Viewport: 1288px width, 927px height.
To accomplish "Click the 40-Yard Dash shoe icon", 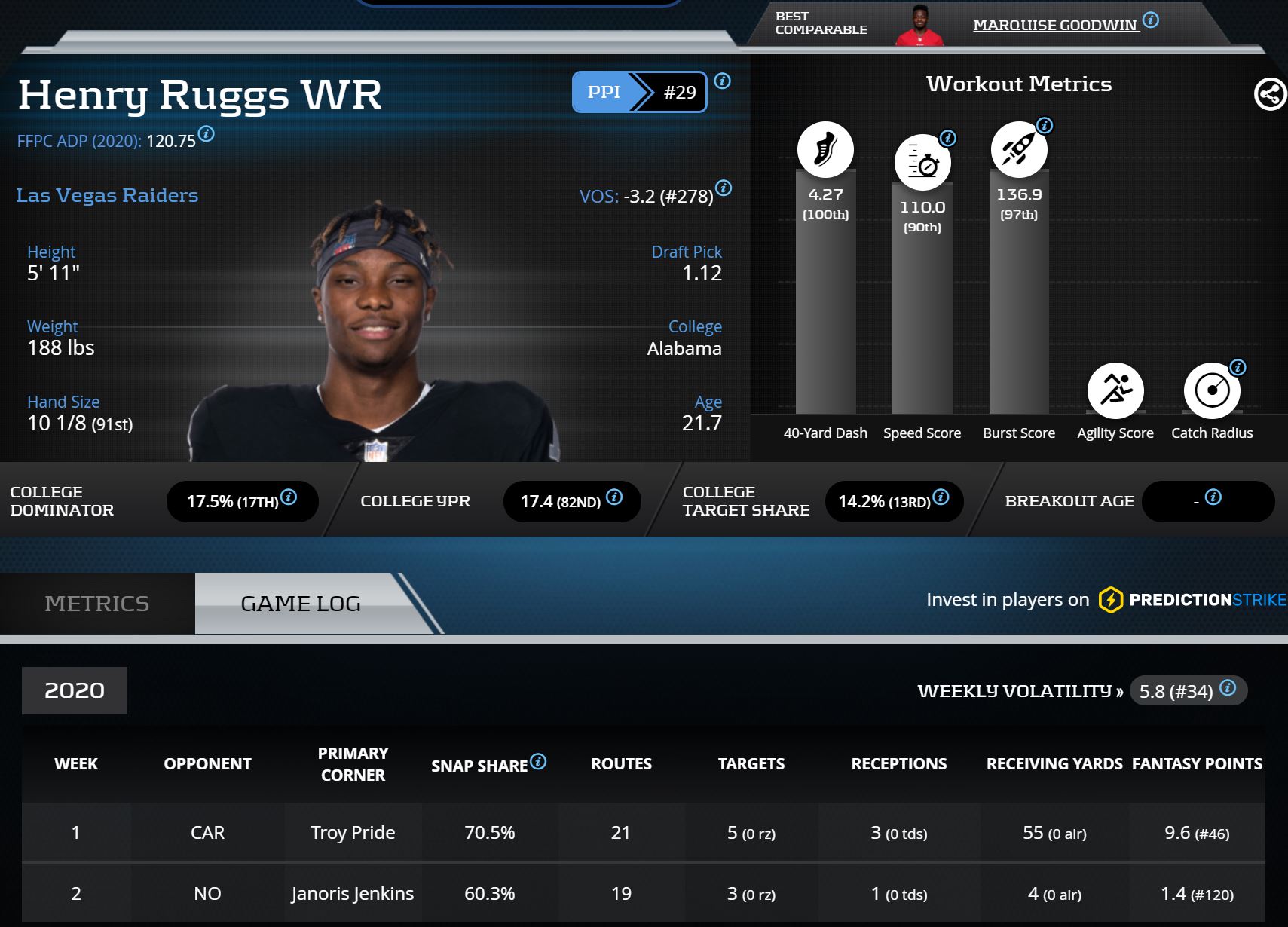I will tap(825, 149).
